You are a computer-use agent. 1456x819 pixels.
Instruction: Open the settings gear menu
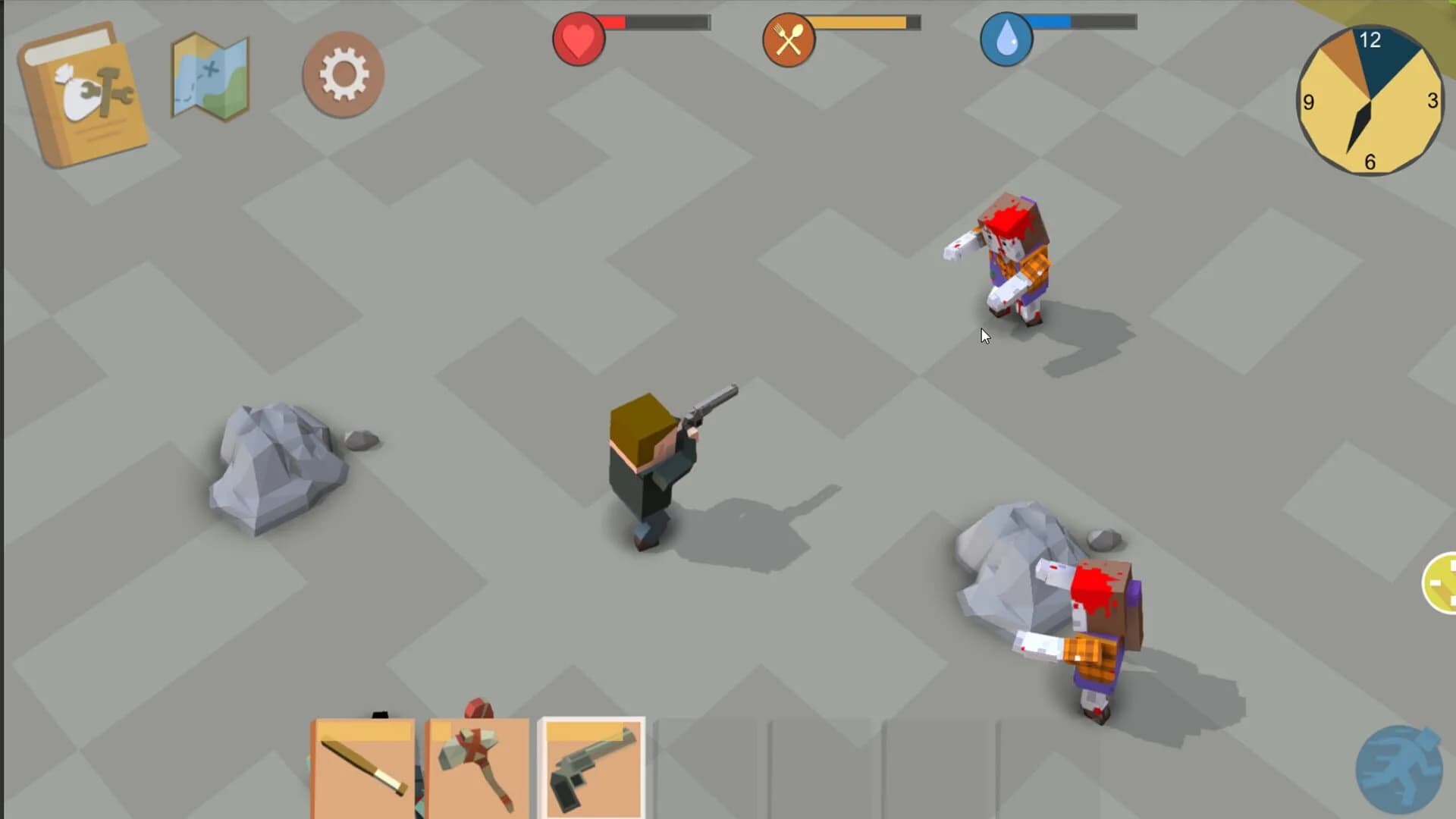343,72
